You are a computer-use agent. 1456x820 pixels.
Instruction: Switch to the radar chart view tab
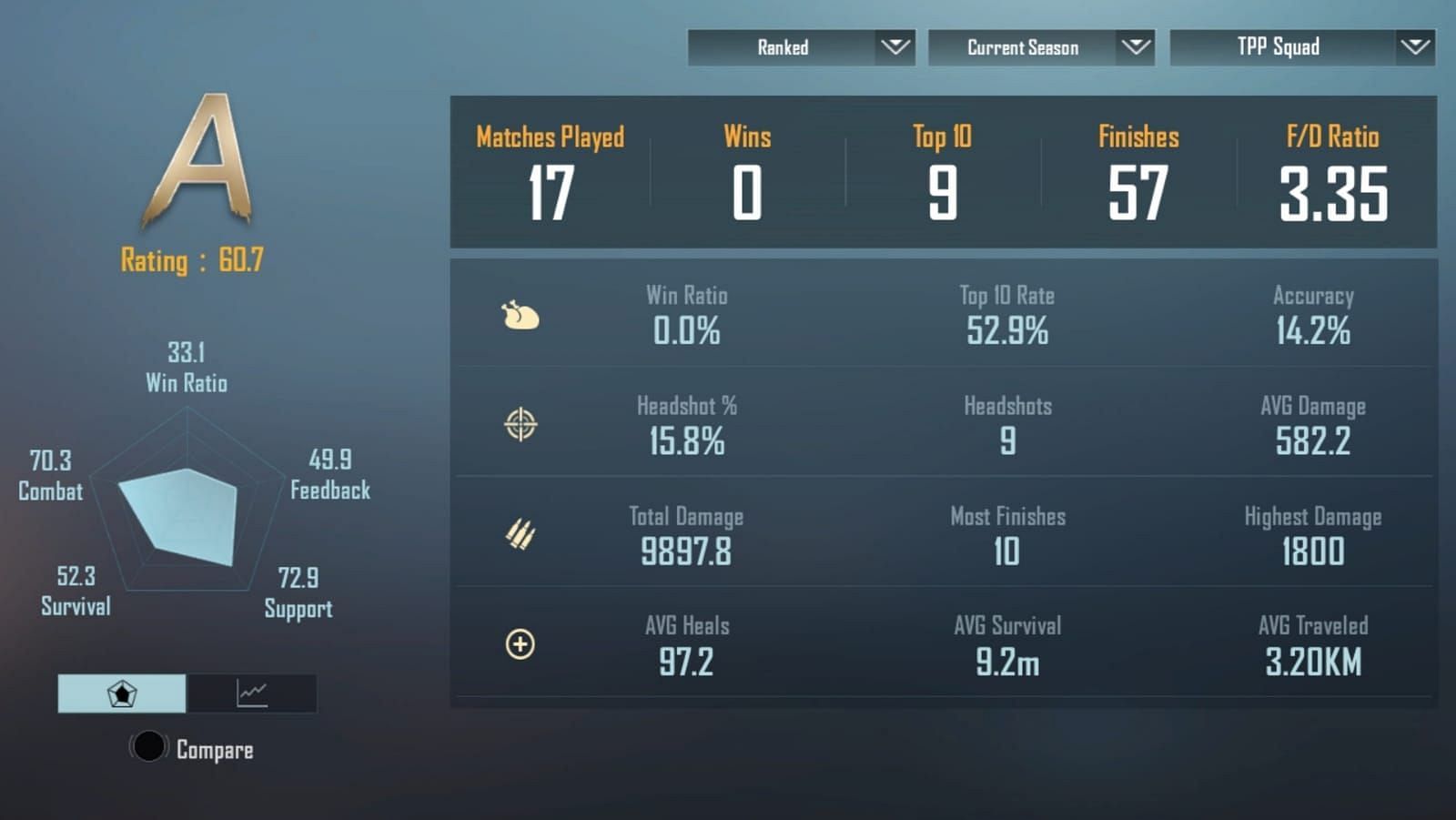click(x=122, y=693)
